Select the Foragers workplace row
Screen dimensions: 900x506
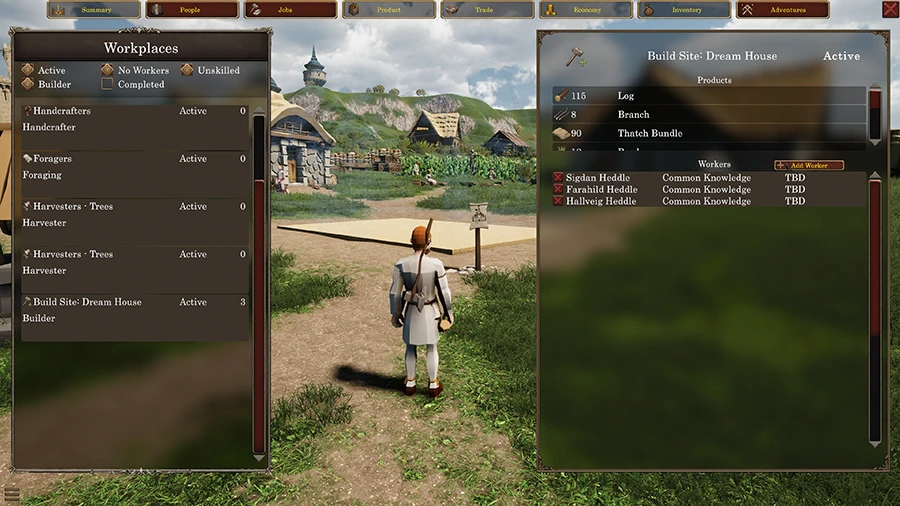134,167
